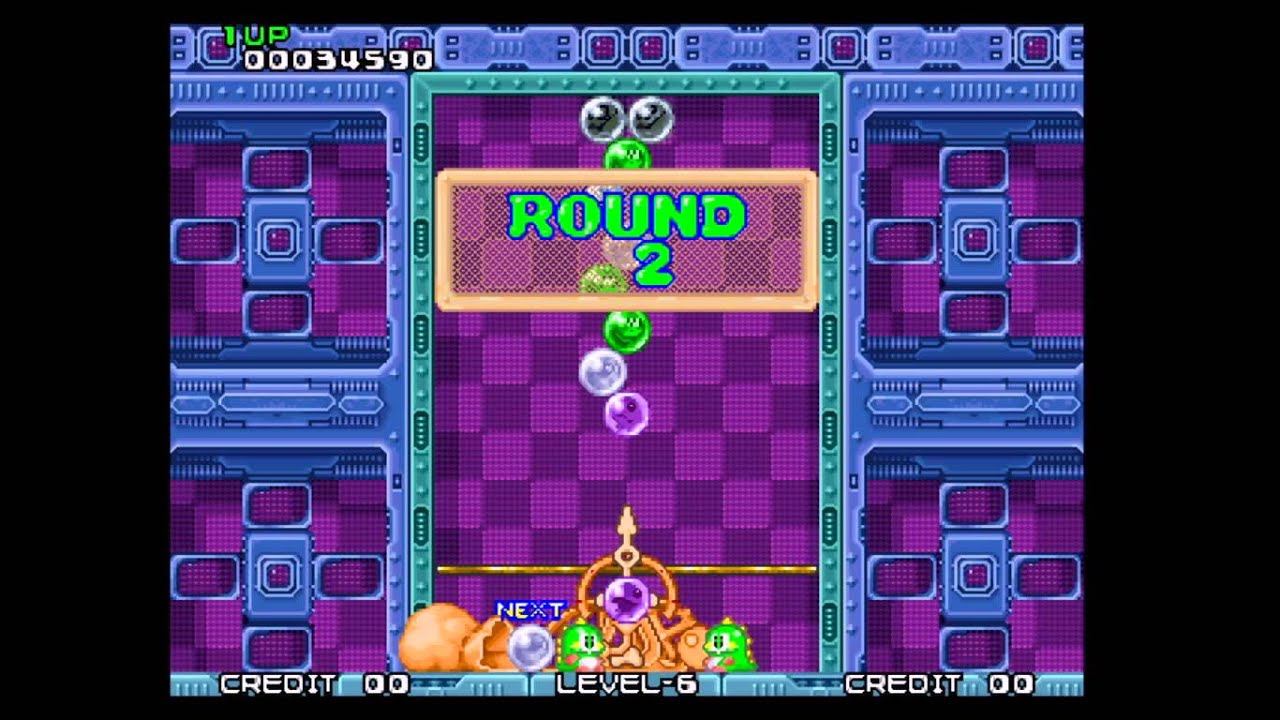
Task: Click the black bubble on the top right
Action: tap(652, 118)
